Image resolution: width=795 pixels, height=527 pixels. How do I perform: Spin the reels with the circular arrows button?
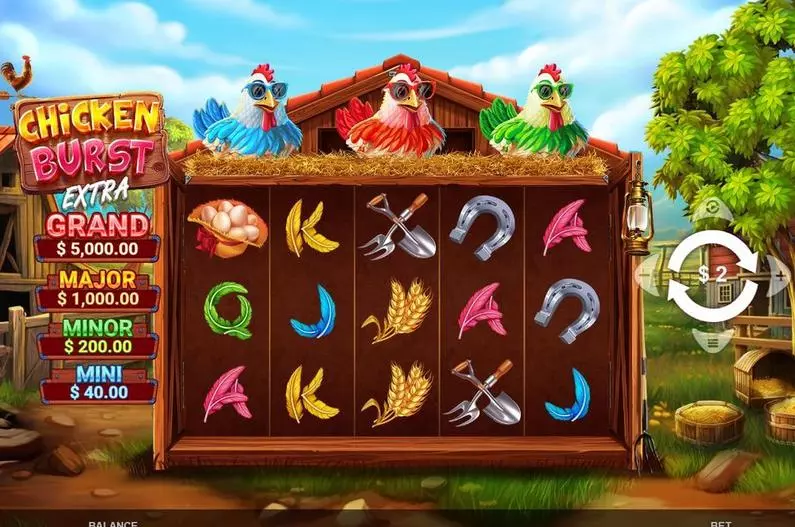click(x=713, y=274)
